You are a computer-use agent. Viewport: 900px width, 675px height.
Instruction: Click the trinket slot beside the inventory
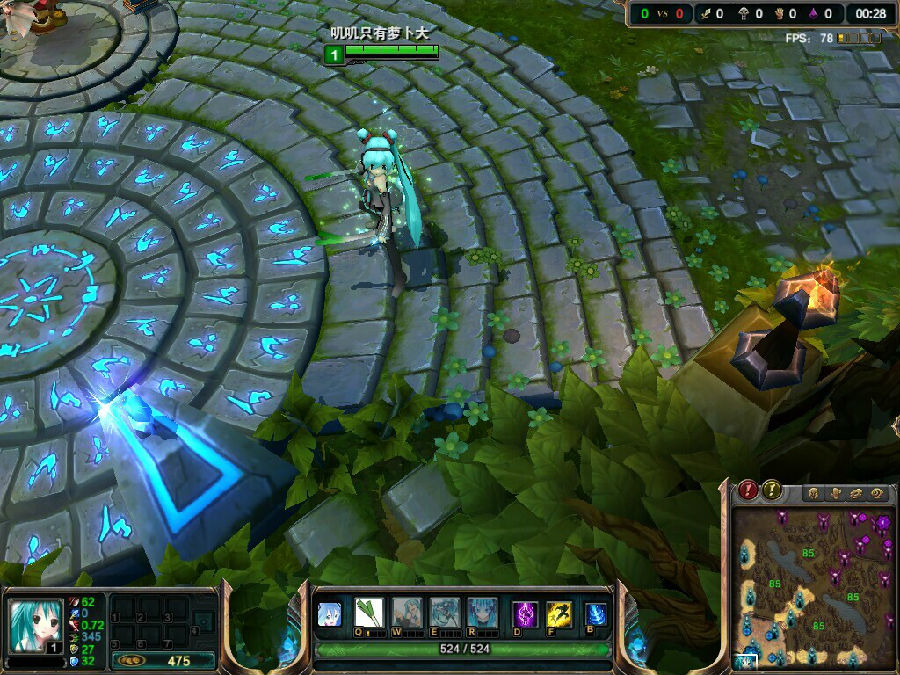click(203, 620)
